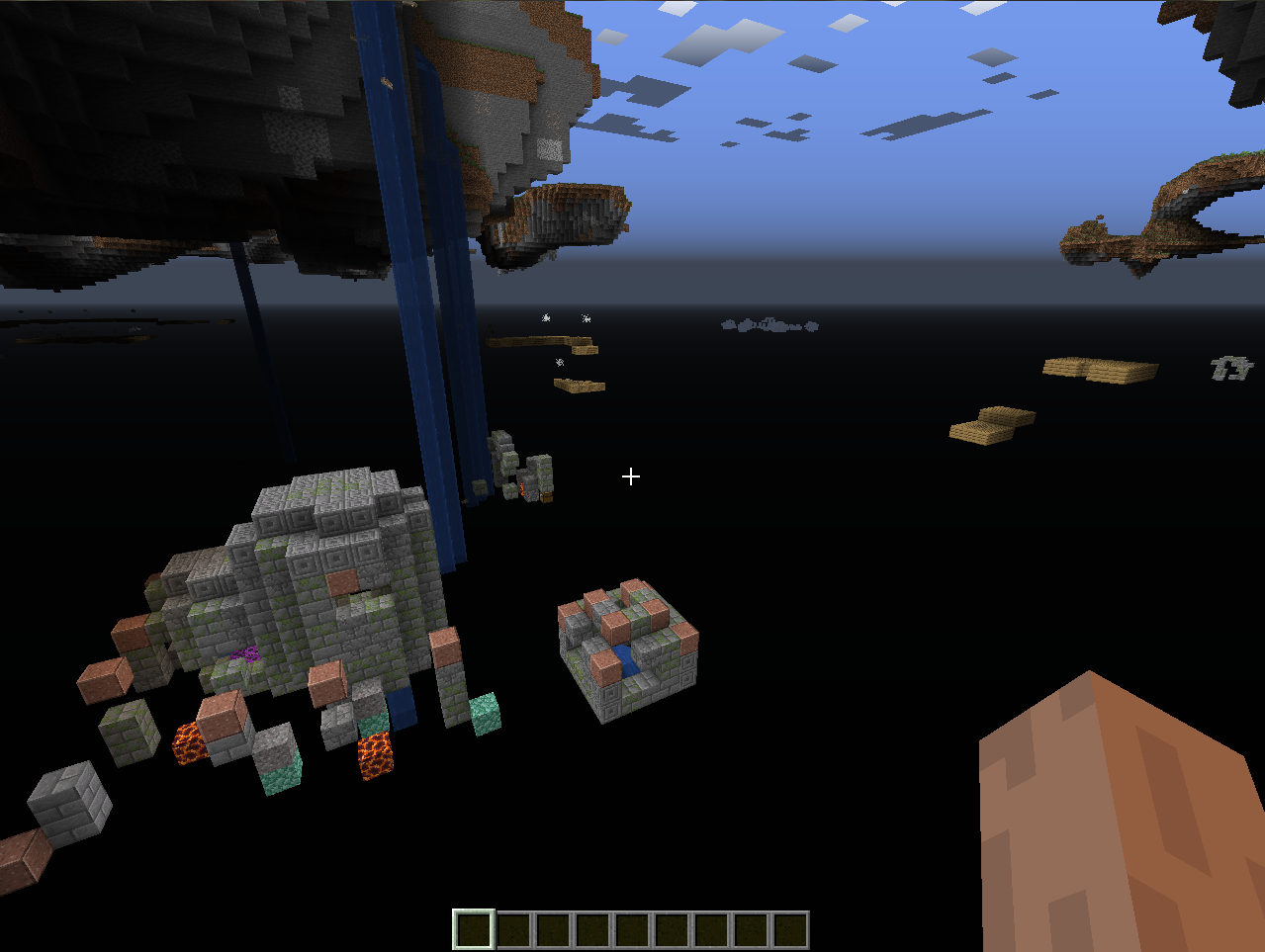Select the highlighted hotbar slot
This screenshot has width=1265, height=952.
point(473,930)
